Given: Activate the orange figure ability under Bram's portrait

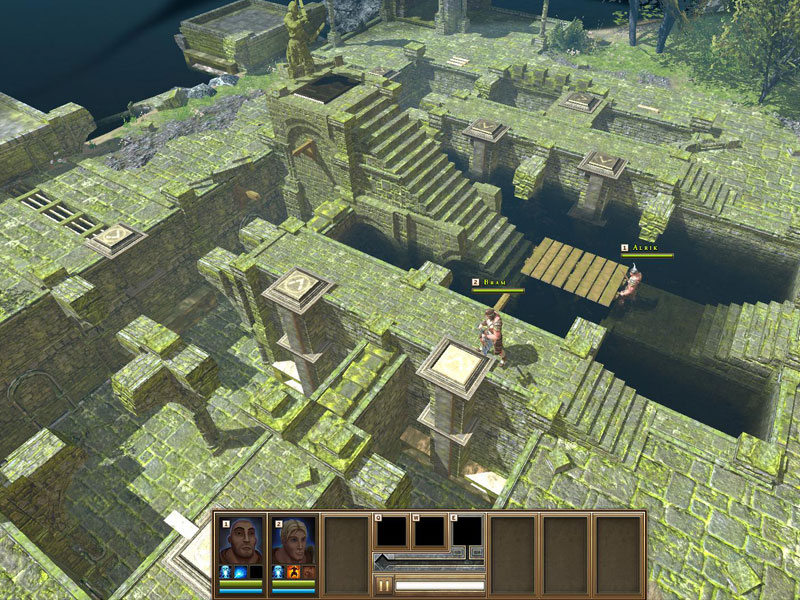Looking at the screenshot, I should (294, 573).
